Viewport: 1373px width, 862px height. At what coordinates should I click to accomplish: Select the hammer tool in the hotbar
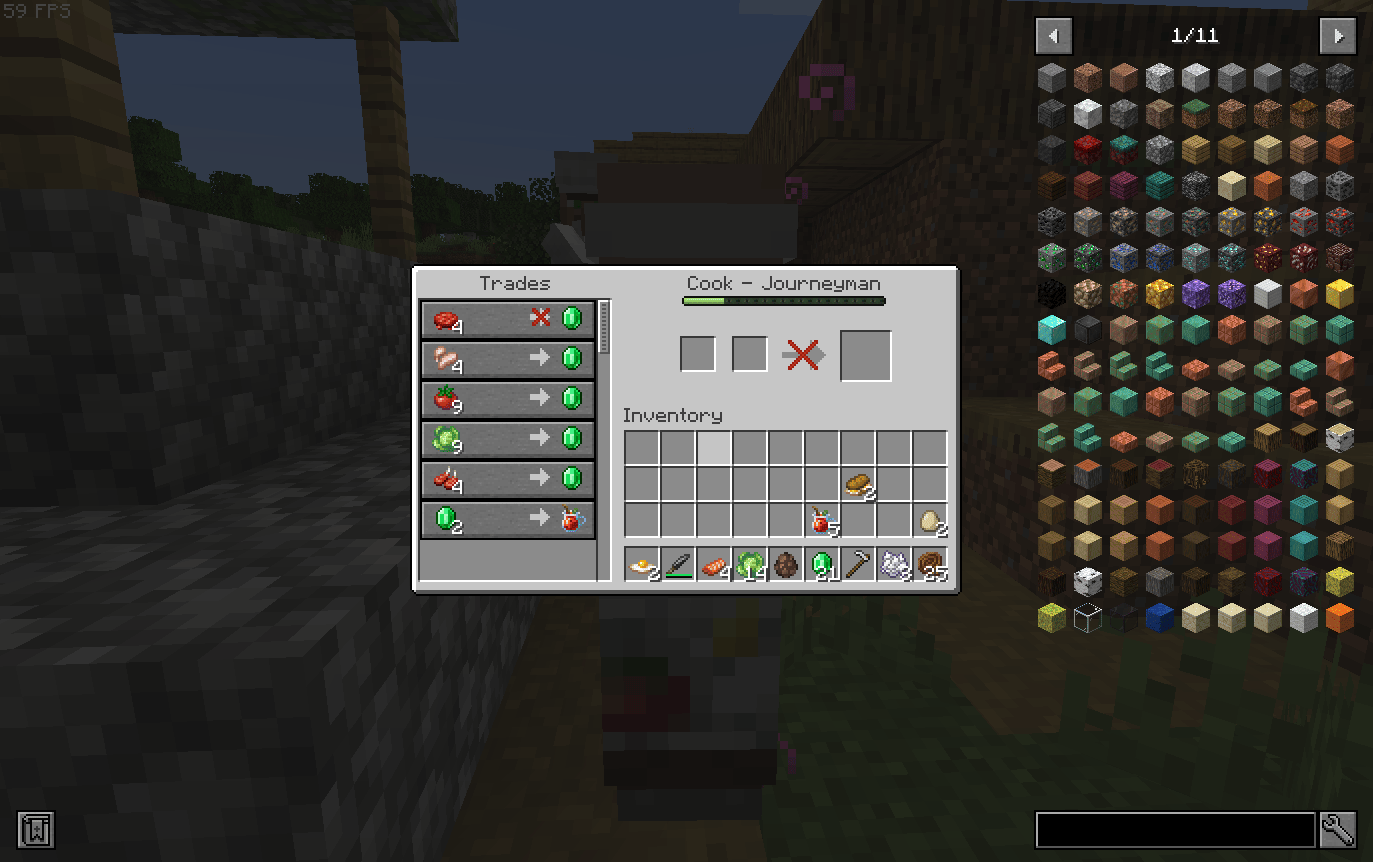point(861,565)
